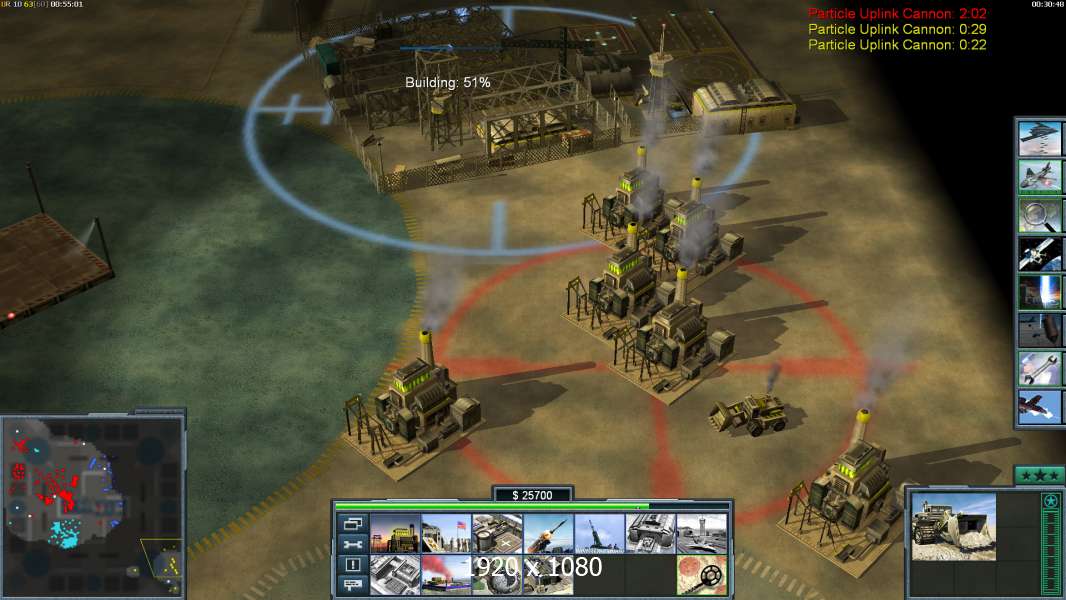Choose the Patriot missile battery icon
1066x600 pixels.
coord(548,534)
